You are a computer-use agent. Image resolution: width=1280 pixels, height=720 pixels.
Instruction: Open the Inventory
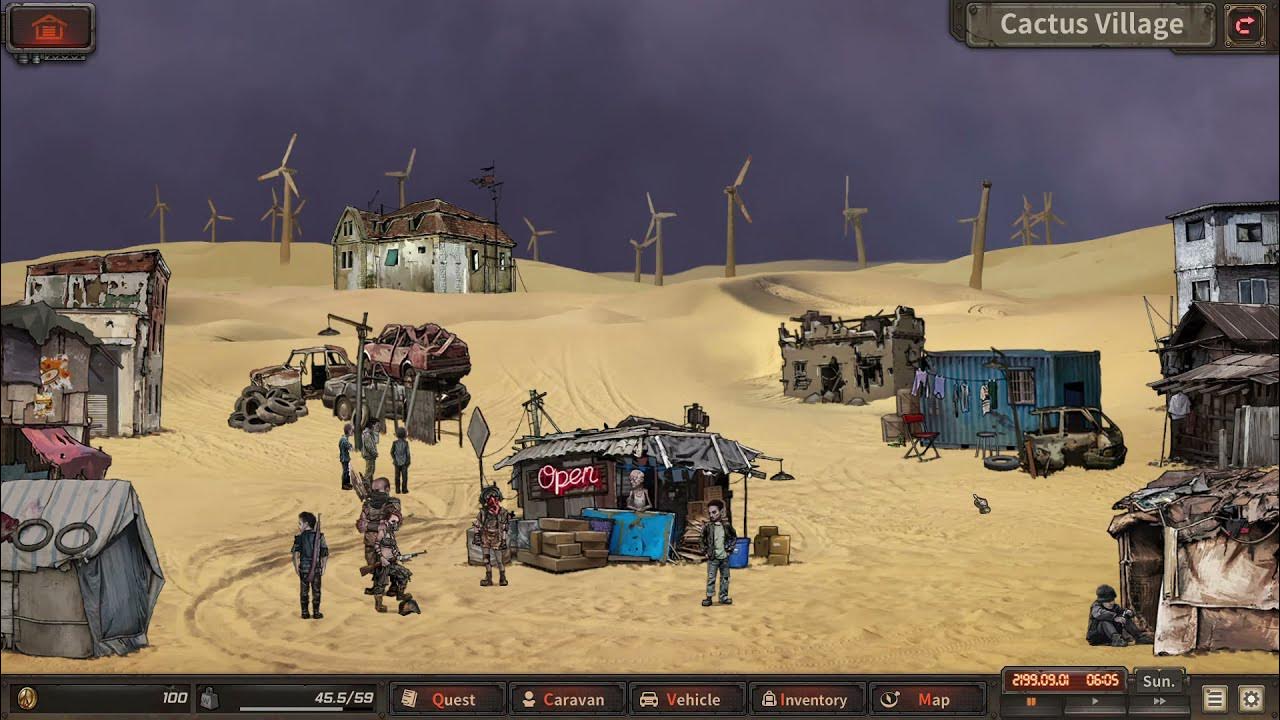pyautogui.click(x=806, y=699)
